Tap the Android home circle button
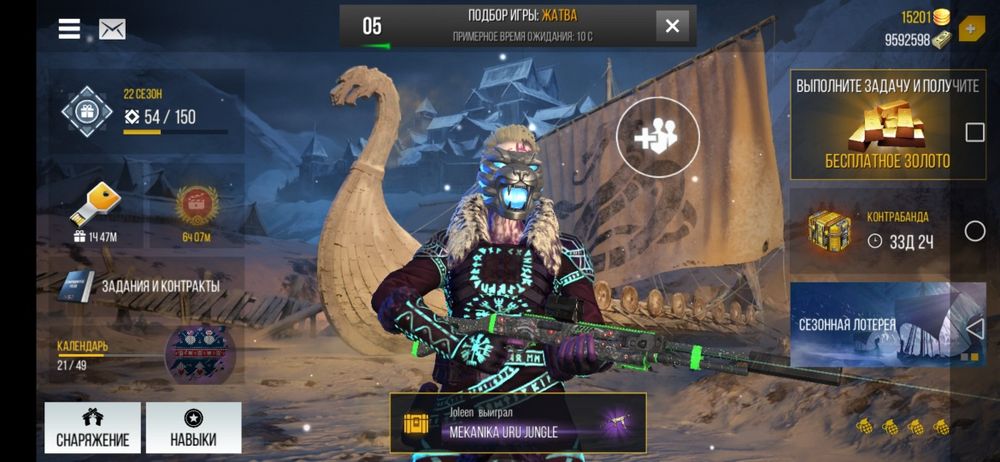The height and width of the screenshot is (462, 1000). 975,231
